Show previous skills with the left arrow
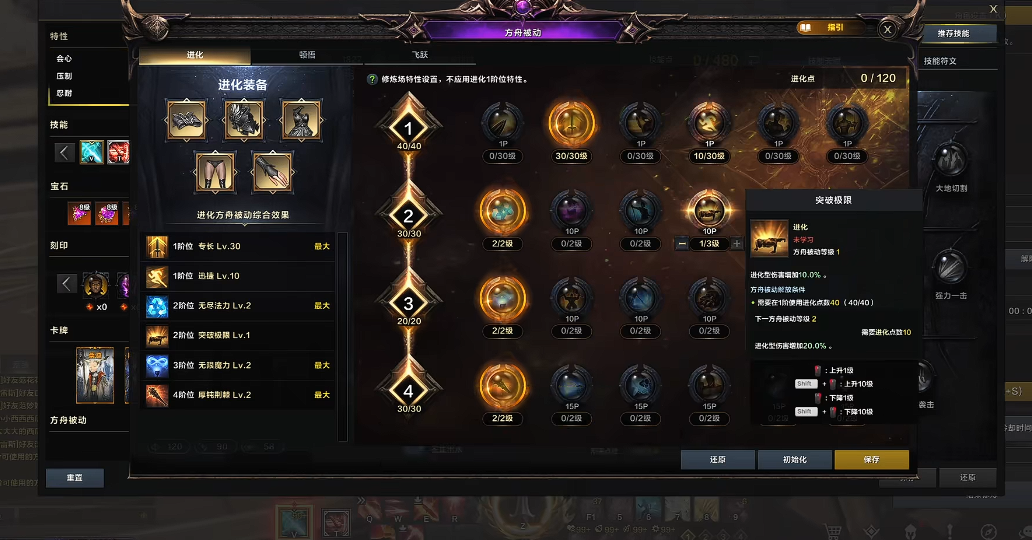 click(x=64, y=153)
